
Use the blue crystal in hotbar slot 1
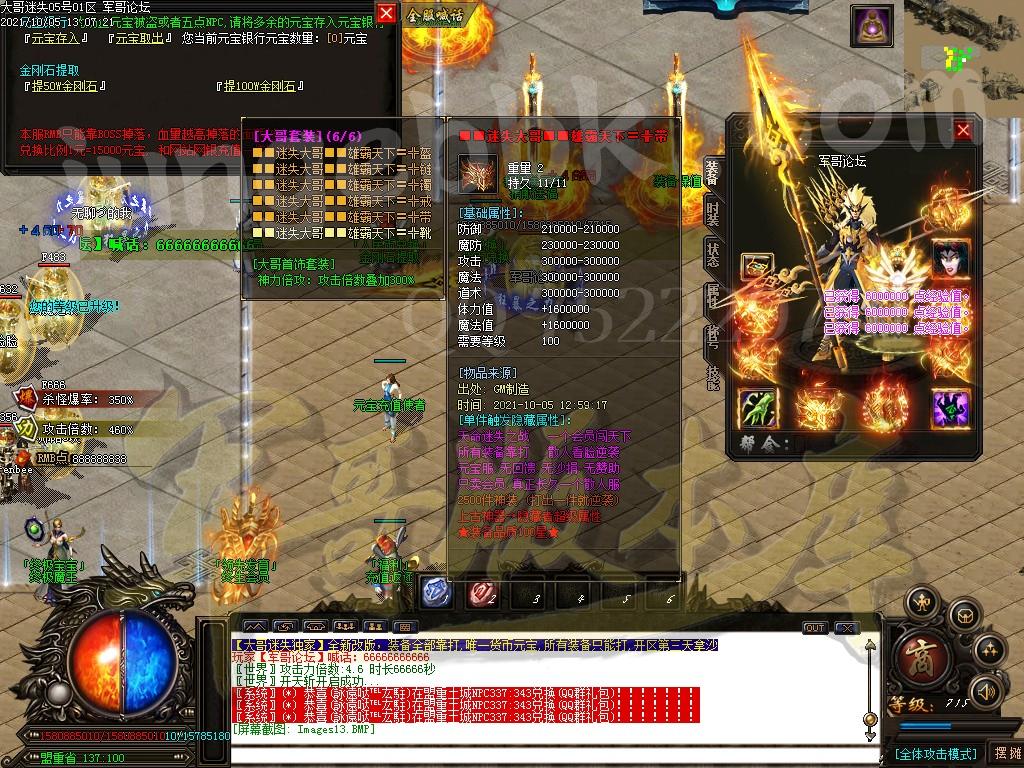coord(436,592)
